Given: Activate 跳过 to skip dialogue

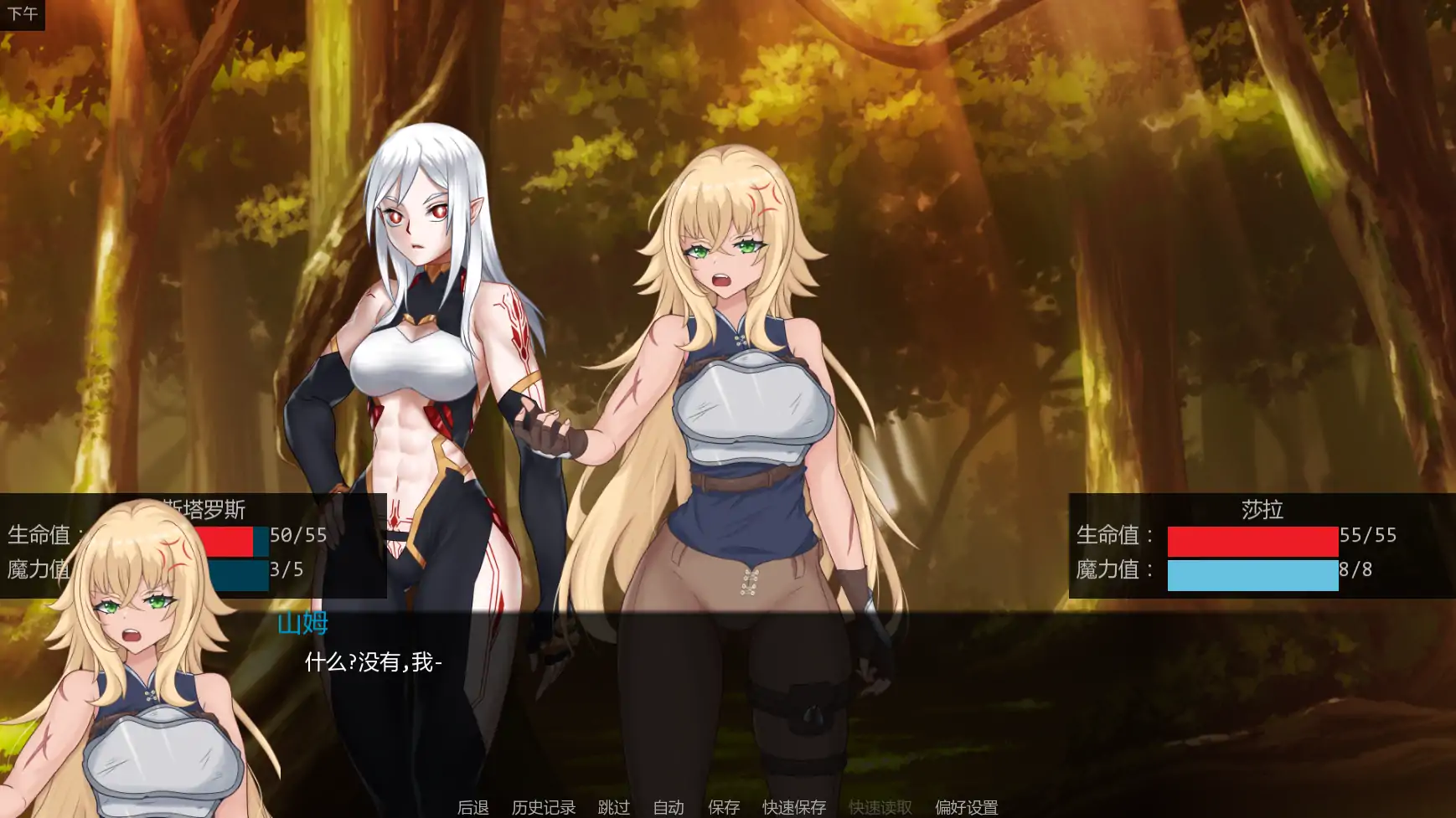Looking at the screenshot, I should point(614,807).
